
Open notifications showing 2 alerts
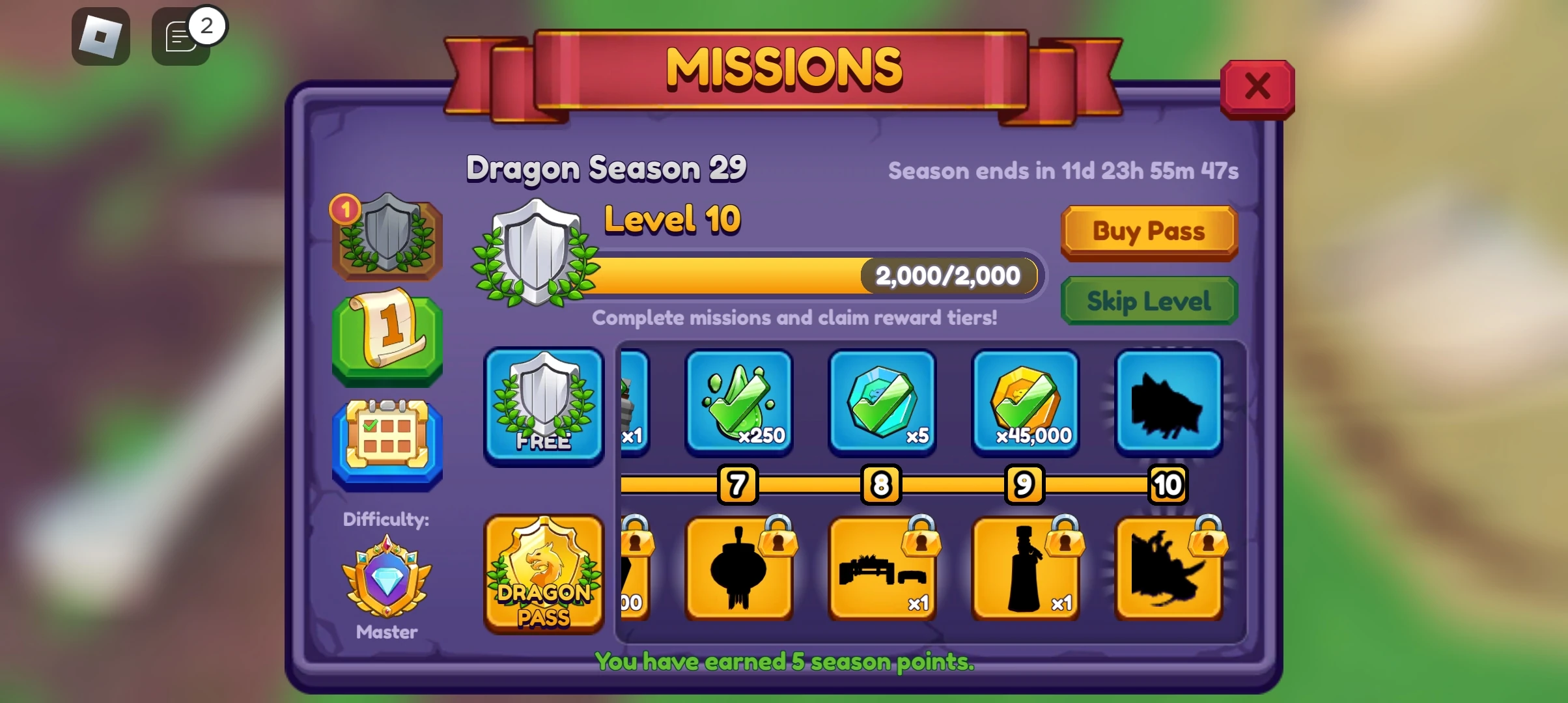click(181, 35)
